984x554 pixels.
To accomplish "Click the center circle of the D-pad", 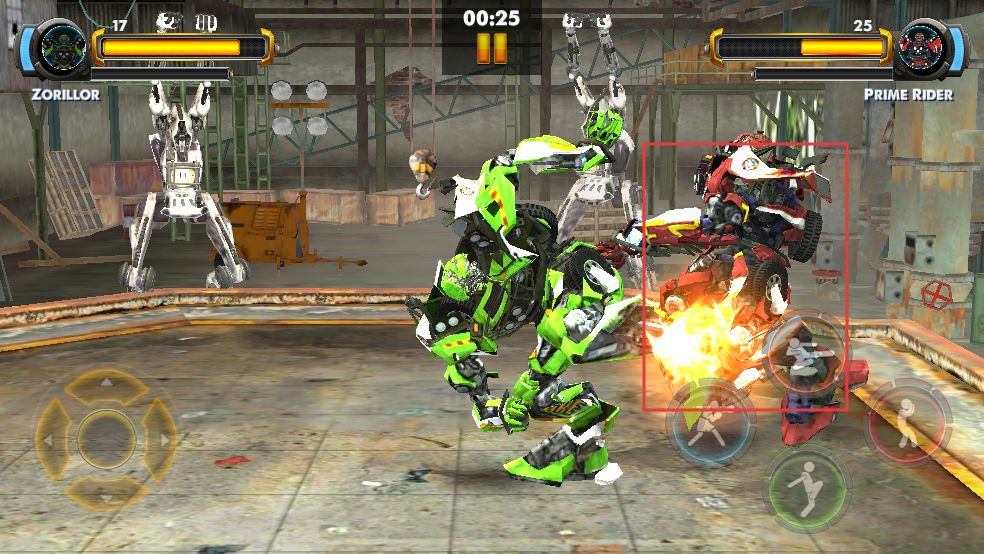I will tap(106, 439).
